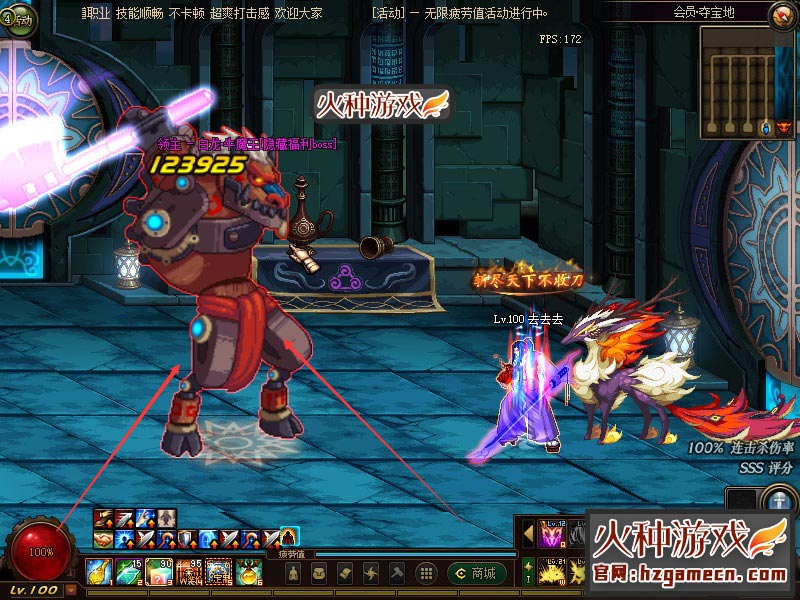The height and width of the screenshot is (600, 800).
Task: Use the mystery box item in quickslot 3
Action: [158, 572]
